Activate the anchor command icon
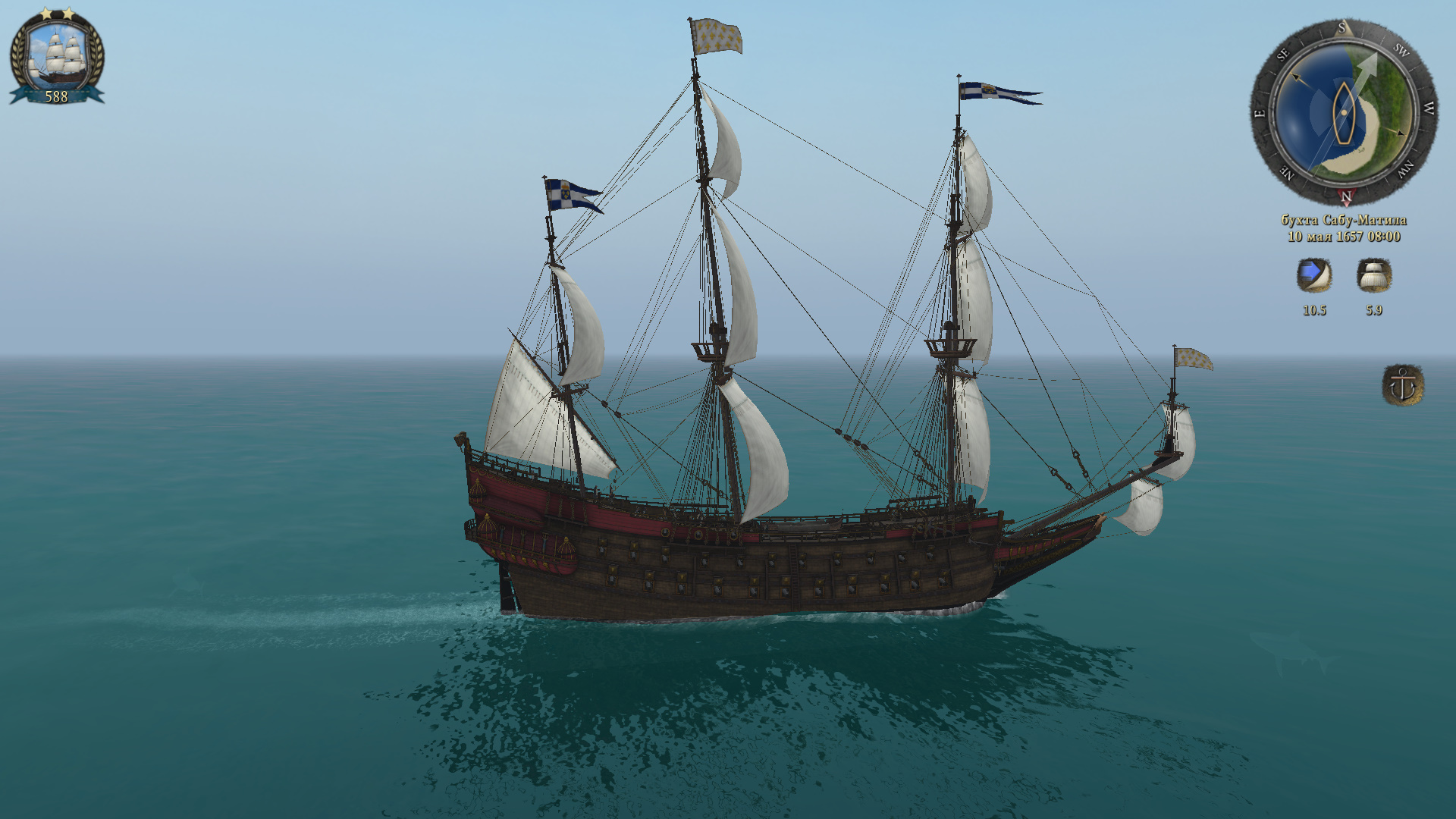This screenshot has height=819, width=1456. tap(1402, 385)
